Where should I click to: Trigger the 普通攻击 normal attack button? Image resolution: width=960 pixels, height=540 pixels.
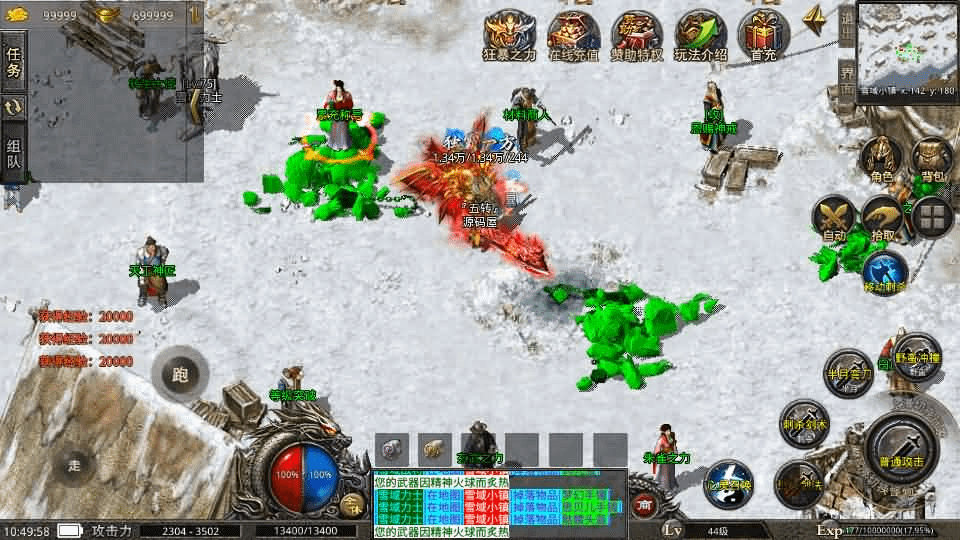[x=902, y=446]
